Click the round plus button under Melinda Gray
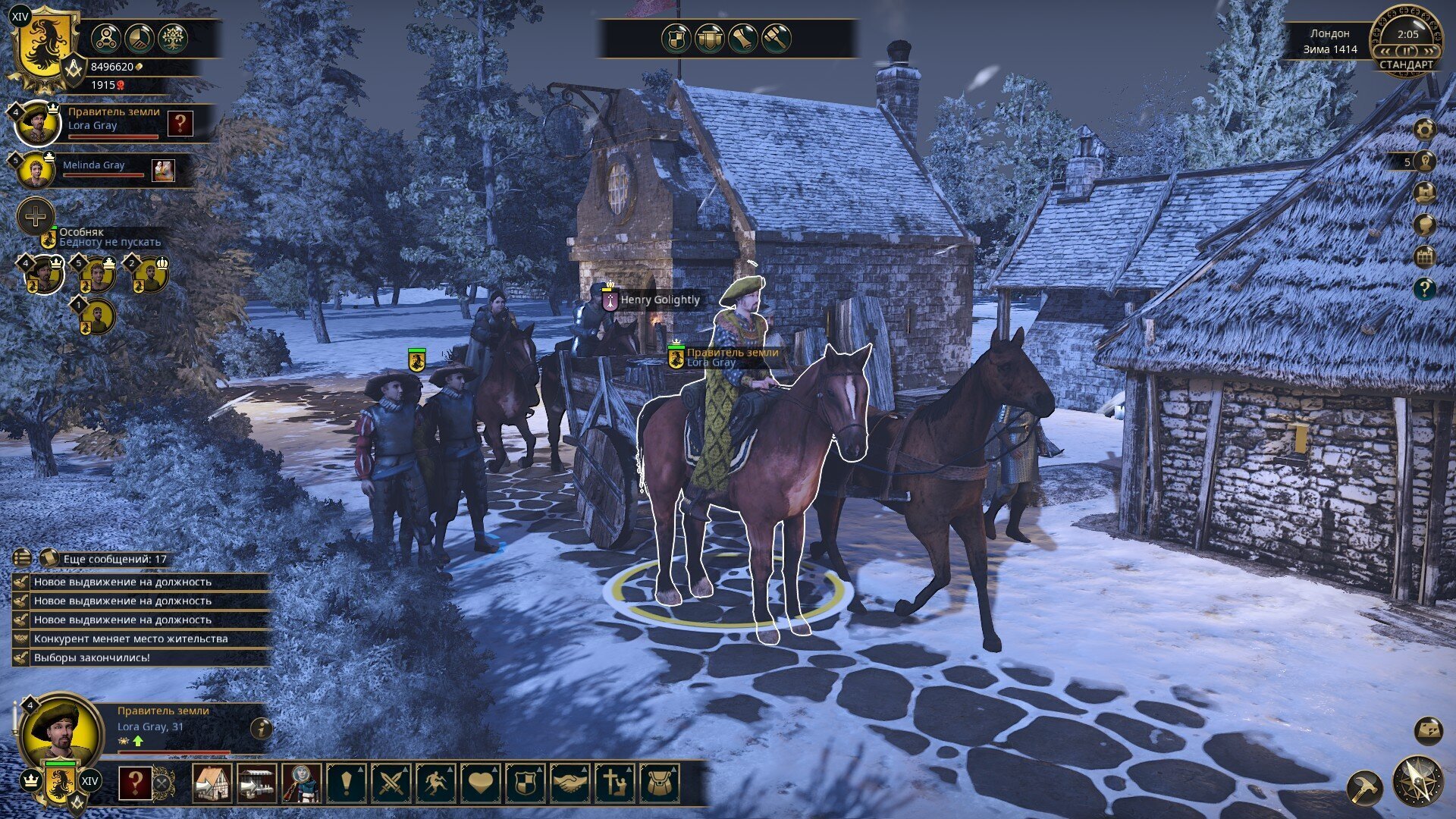Viewport: 1456px width, 819px height. (x=35, y=218)
